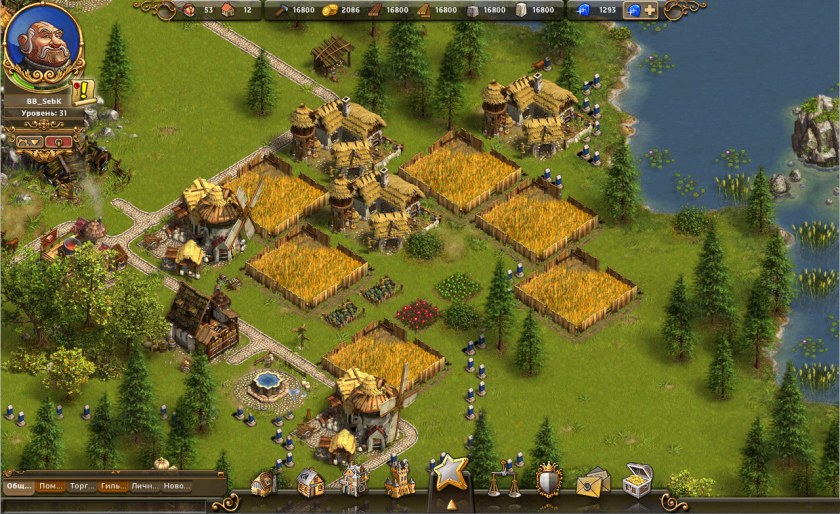Switch to the Личн. chat tab

pos(145,487)
